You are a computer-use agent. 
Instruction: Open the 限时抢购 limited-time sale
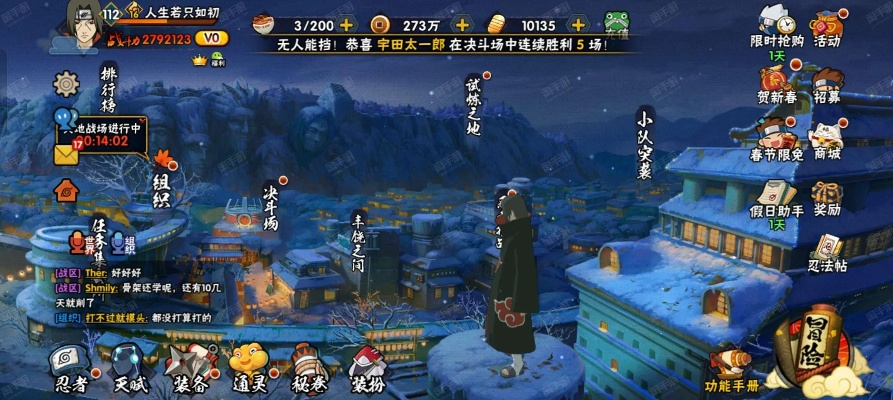tap(775, 28)
